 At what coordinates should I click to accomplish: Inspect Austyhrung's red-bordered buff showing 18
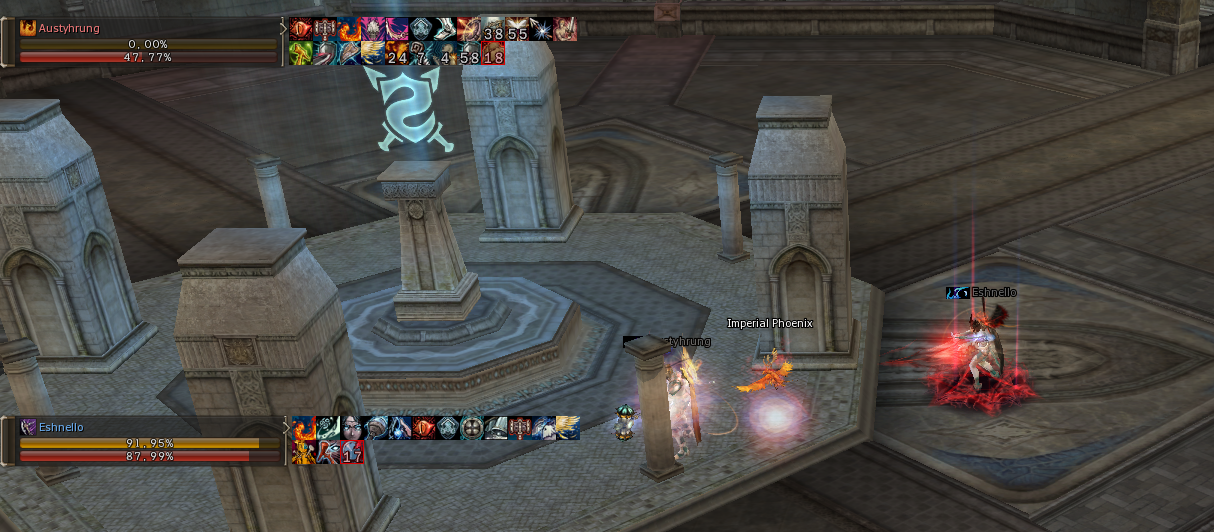click(493, 54)
